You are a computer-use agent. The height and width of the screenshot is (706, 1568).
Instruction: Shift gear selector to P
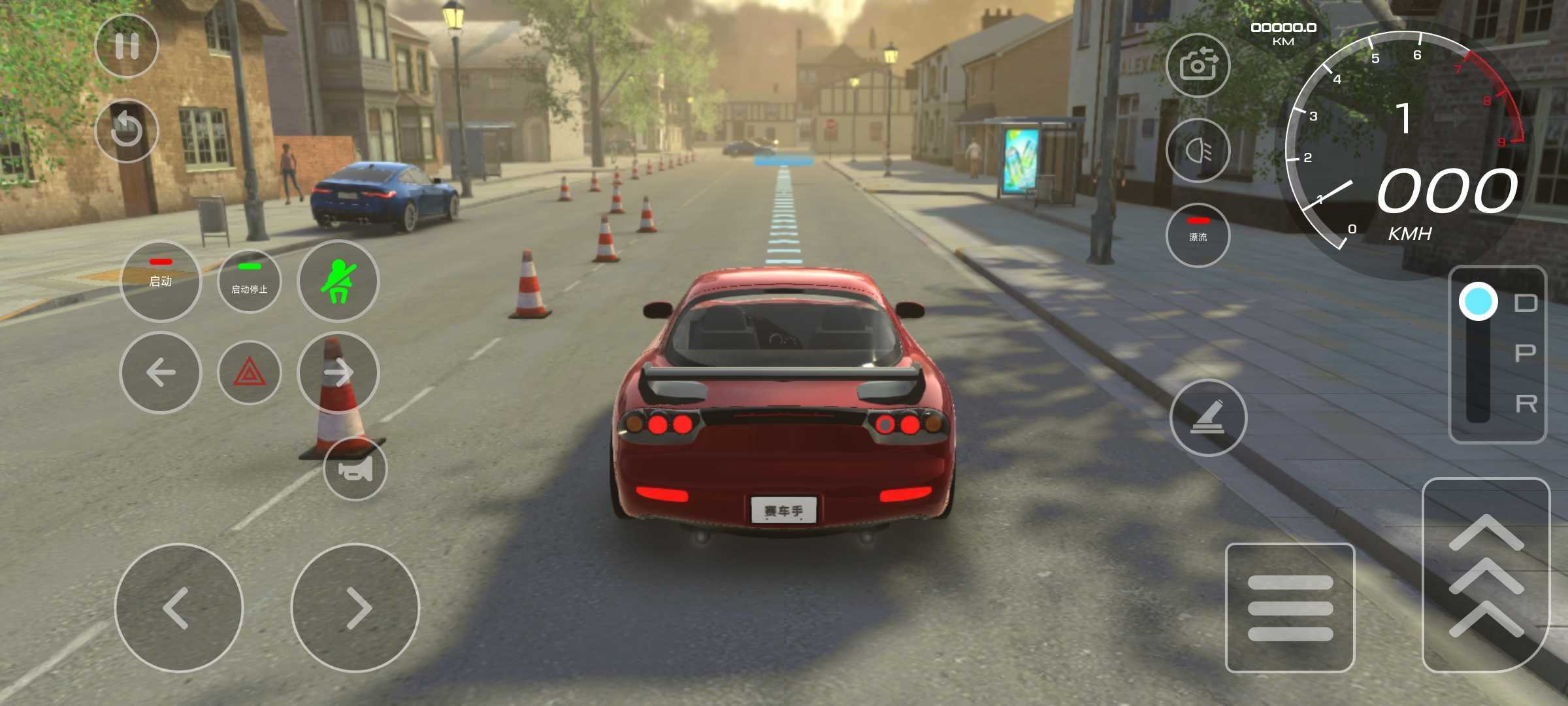1525,354
